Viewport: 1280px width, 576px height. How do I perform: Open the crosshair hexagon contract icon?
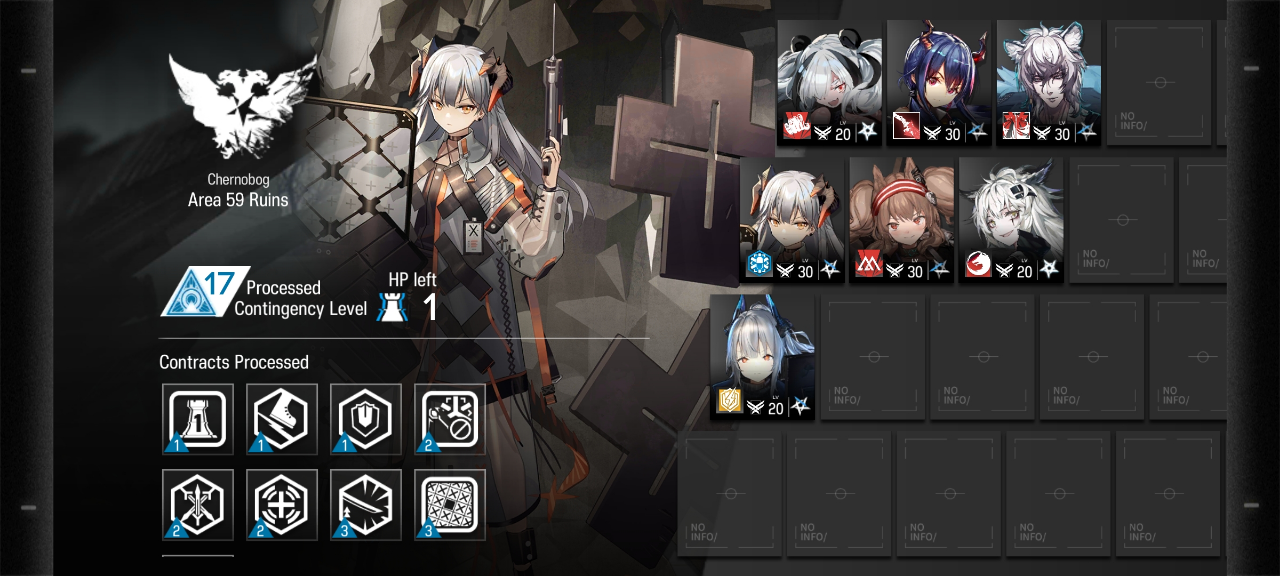pos(282,505)
